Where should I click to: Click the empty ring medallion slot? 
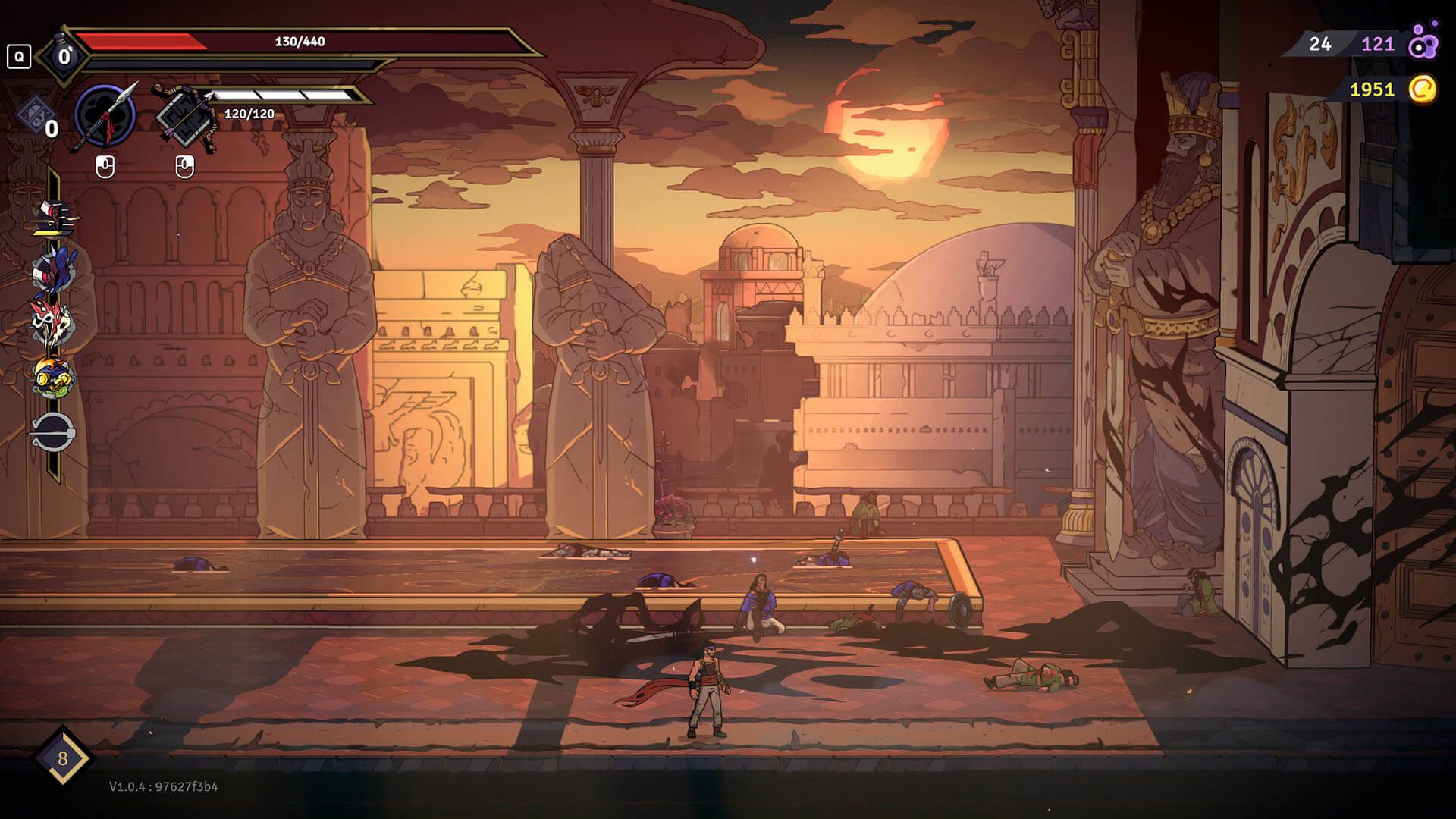click(52, 432)
